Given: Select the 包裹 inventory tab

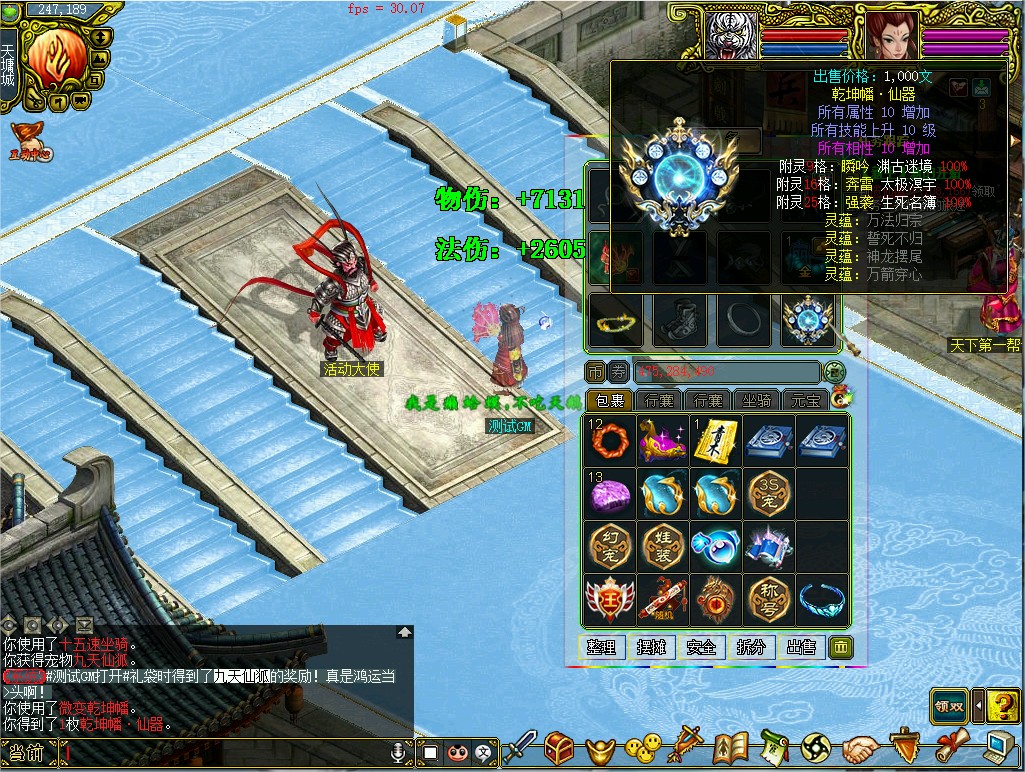Looking at the screenshot, I should click(608, 401).
